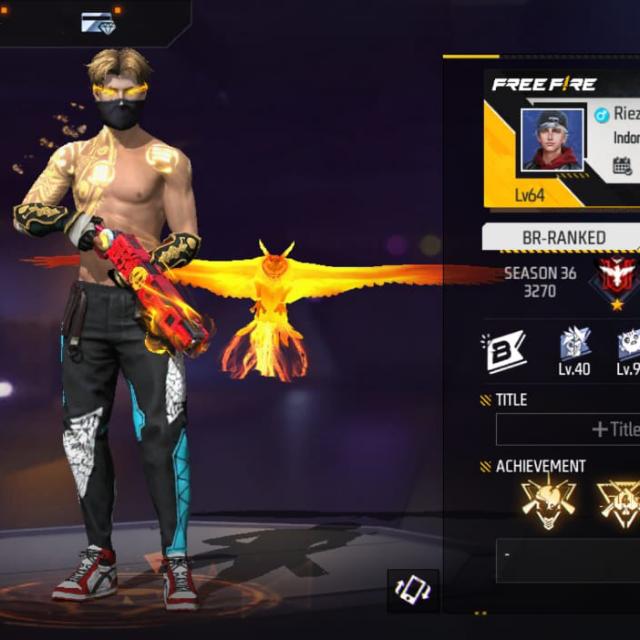The width and height of the screenshot is (640, 640).
Task: Select the white B badge icon
Action: click(x=506, y=351)
